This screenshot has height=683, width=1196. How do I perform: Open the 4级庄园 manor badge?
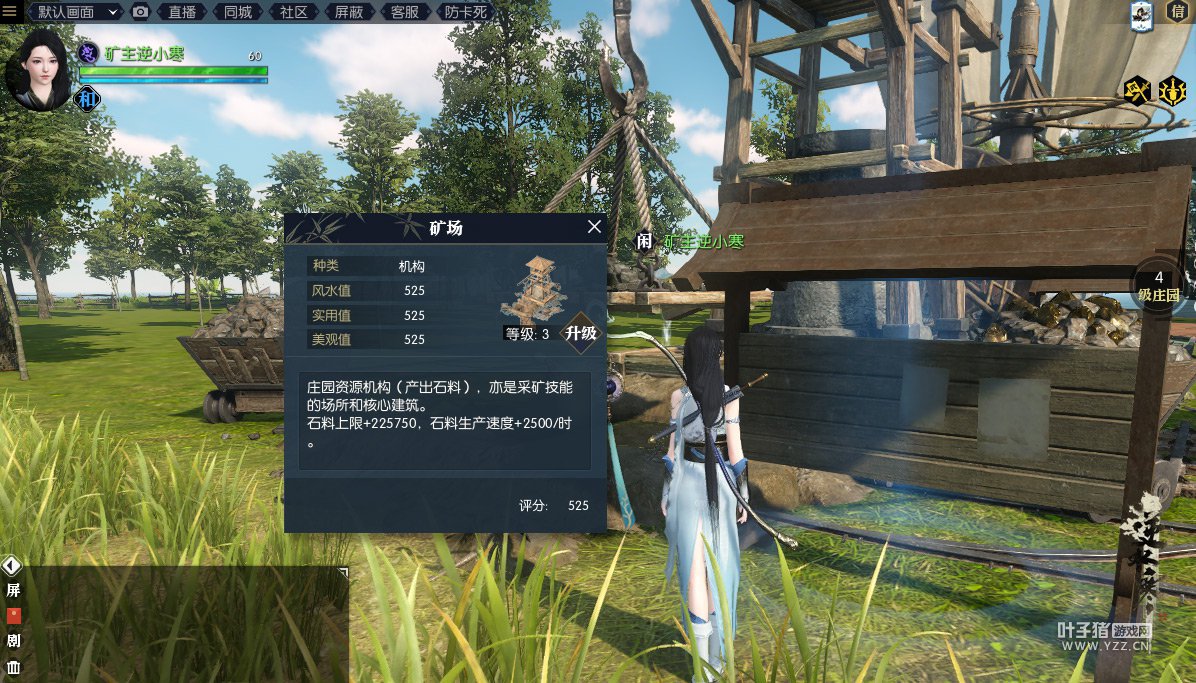coord(1159,286)
